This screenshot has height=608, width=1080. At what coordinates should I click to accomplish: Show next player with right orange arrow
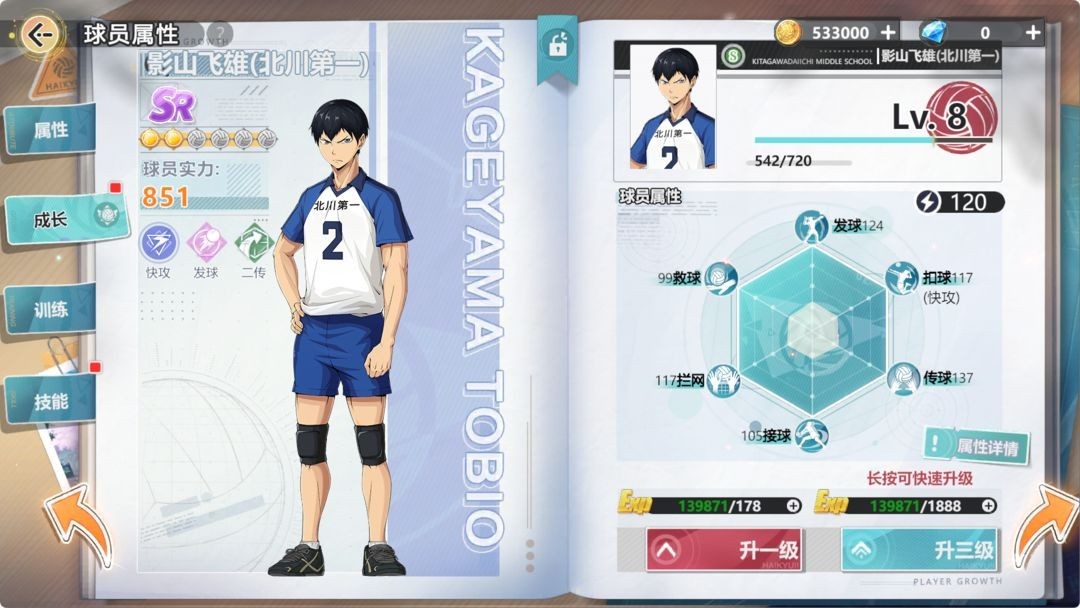click(x=1046, y=524)
